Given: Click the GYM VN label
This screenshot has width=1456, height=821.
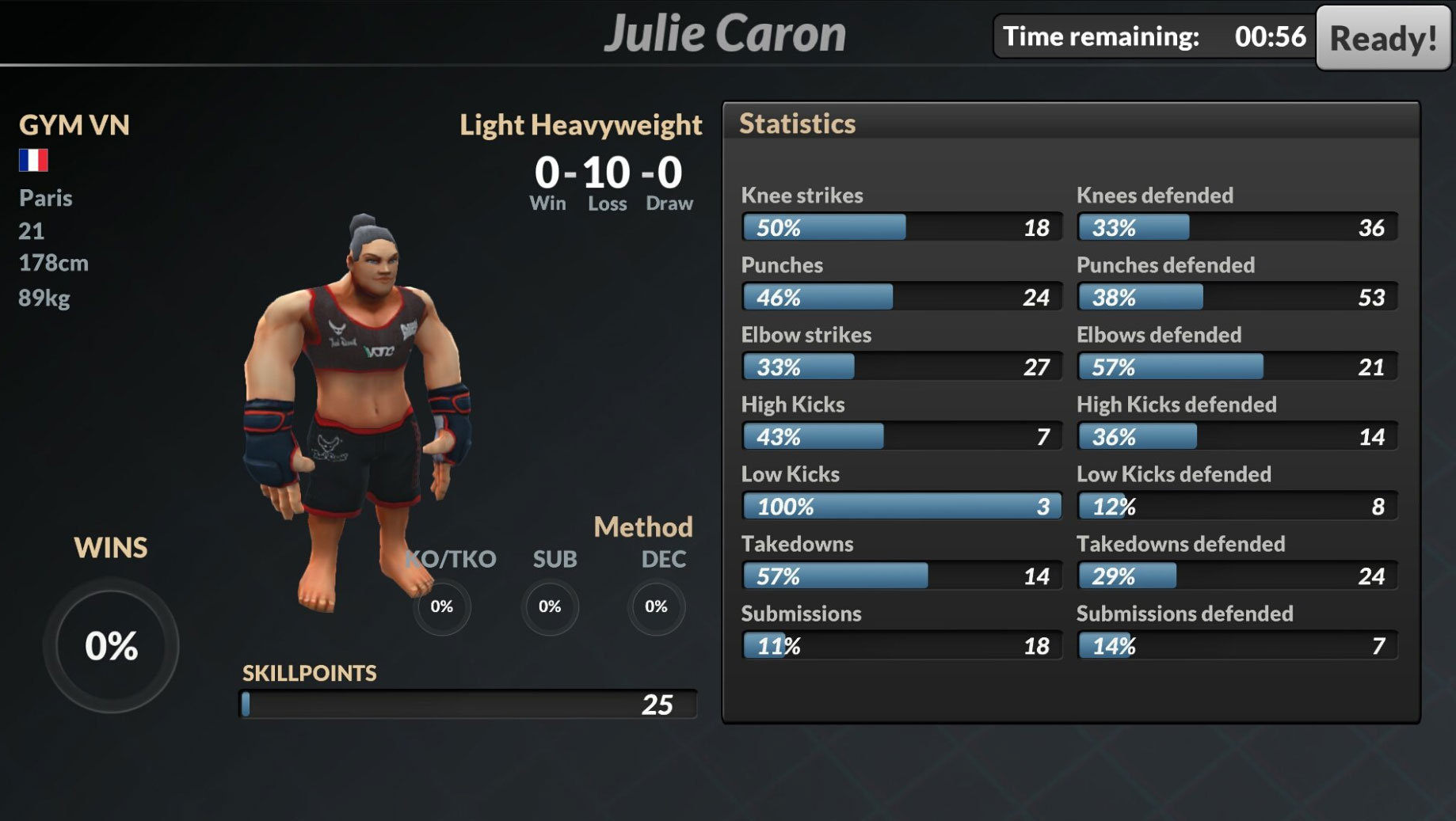Looking at the screenshot, I should pos(74,124).
